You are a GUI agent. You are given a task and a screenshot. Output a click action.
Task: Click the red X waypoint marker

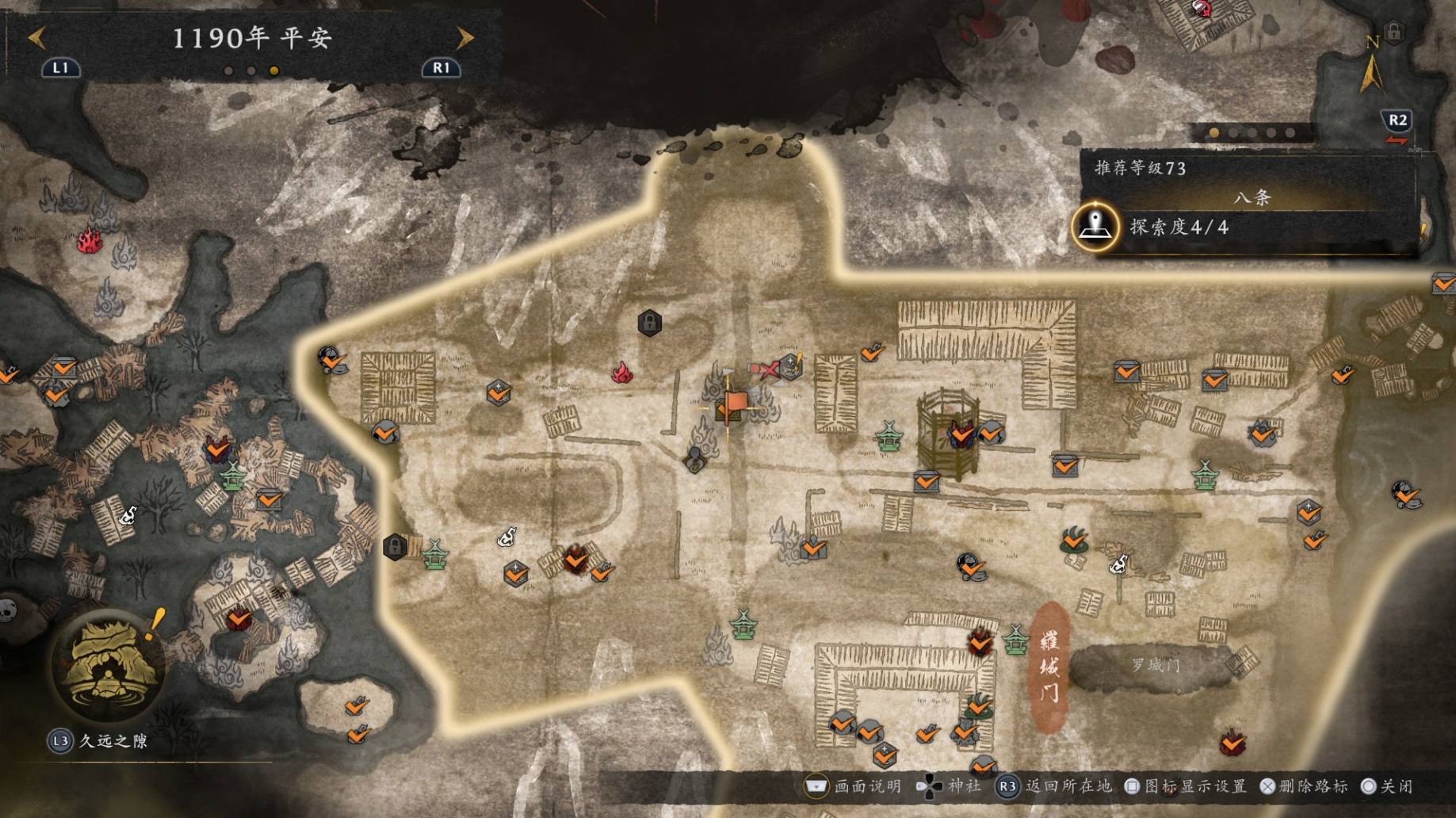click(764, 369)
